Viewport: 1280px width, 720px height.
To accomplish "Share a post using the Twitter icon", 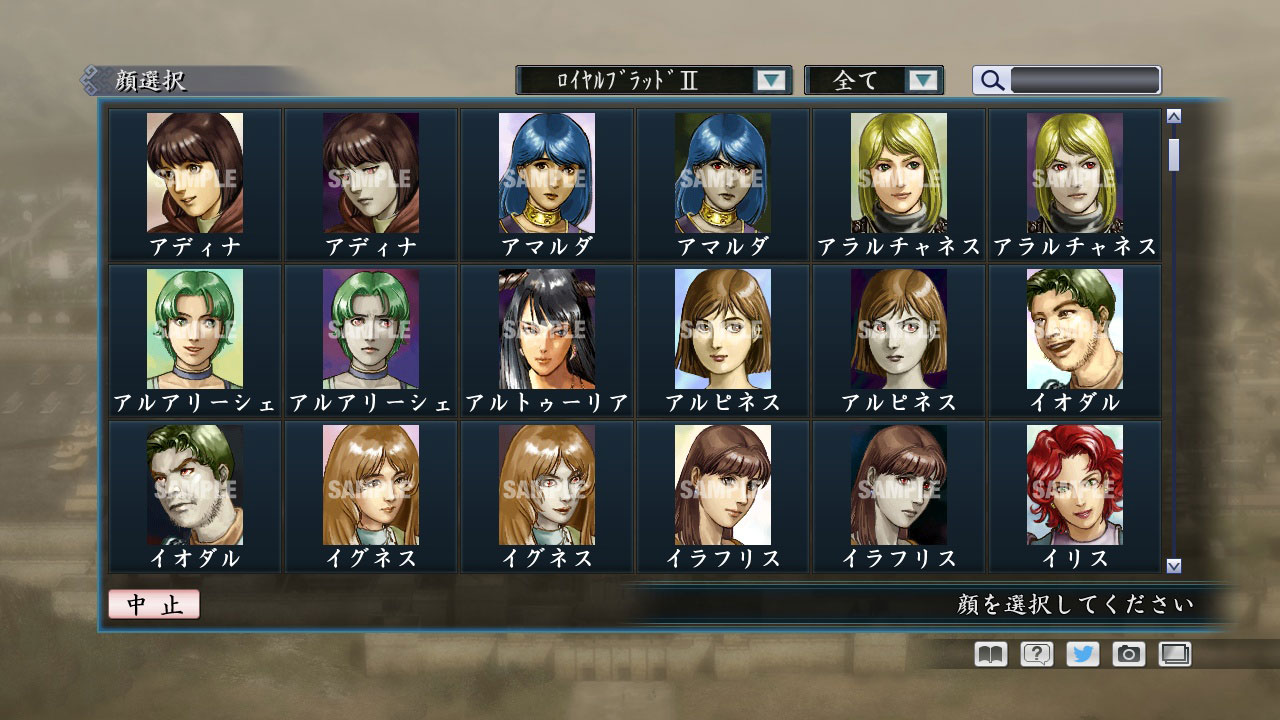I will click(x=1081, y=654).
